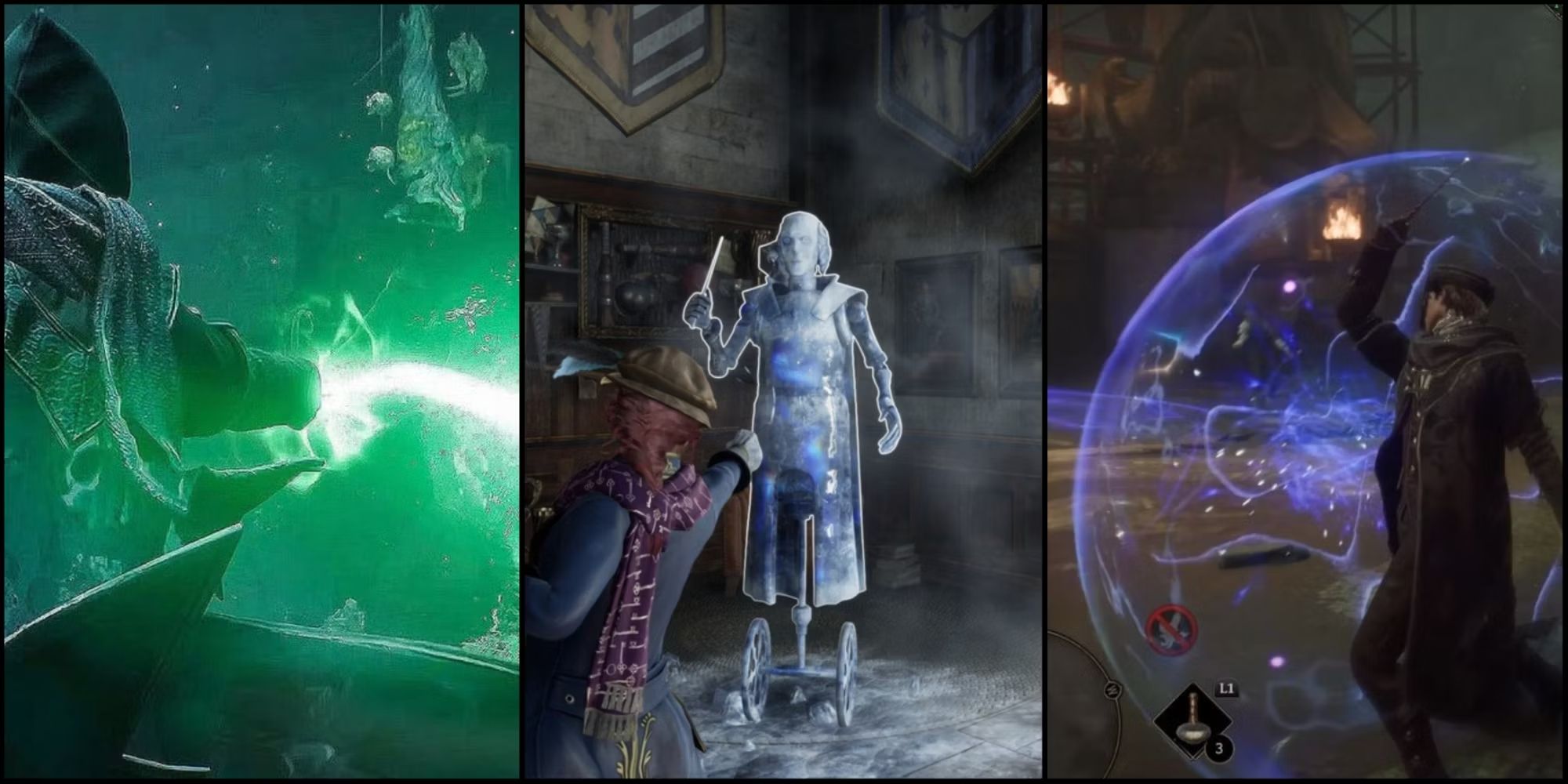
Task: Select the rightmost shield-spell scene tab
Action: tap(1309, 392)
